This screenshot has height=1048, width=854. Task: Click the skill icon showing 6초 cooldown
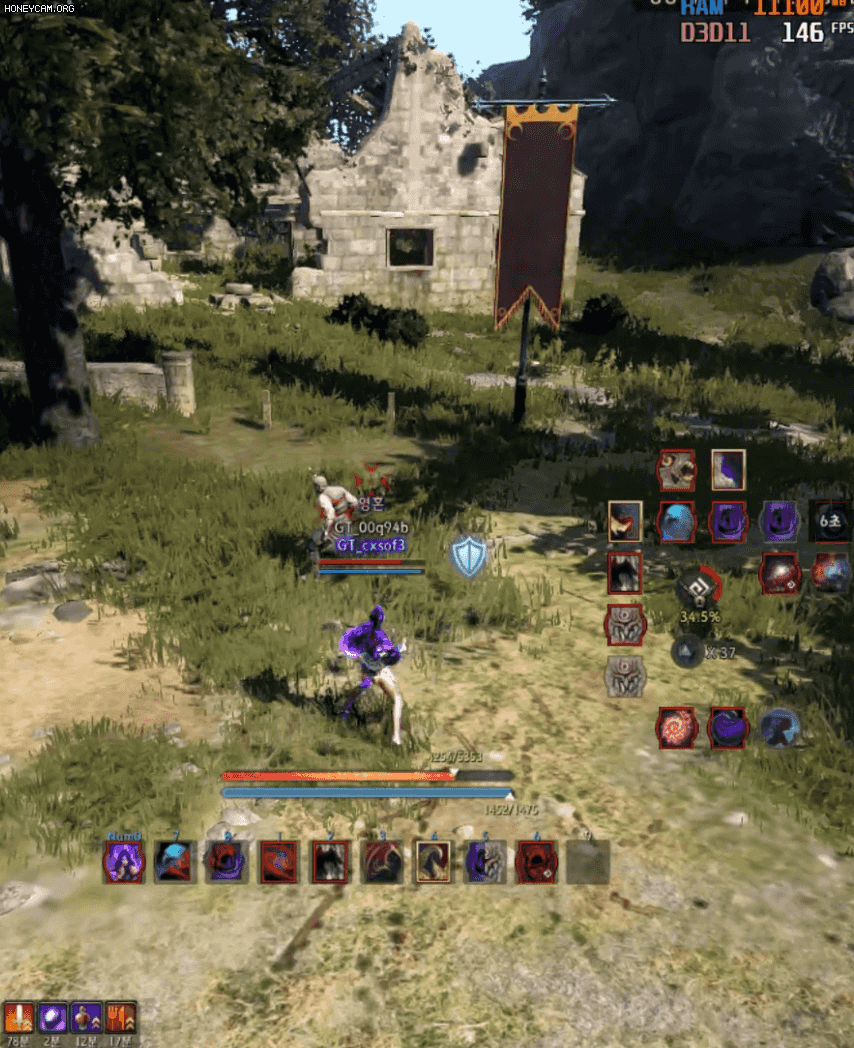829,522
